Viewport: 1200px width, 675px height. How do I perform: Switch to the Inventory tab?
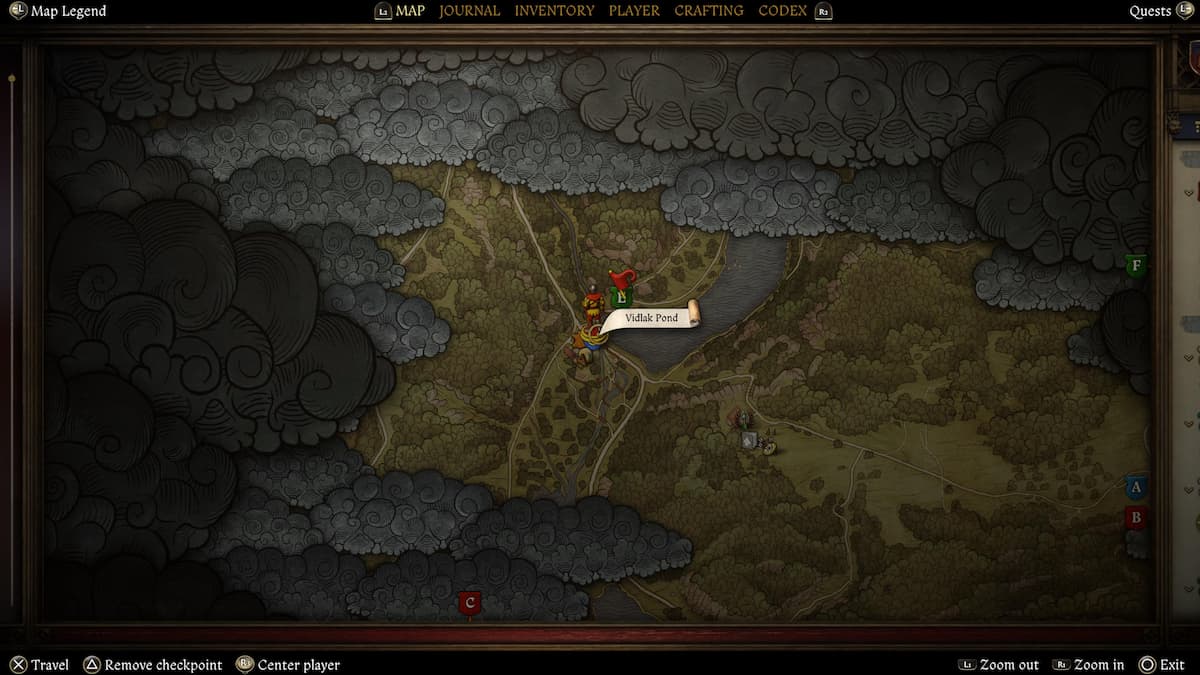click(x=554, y=11)
